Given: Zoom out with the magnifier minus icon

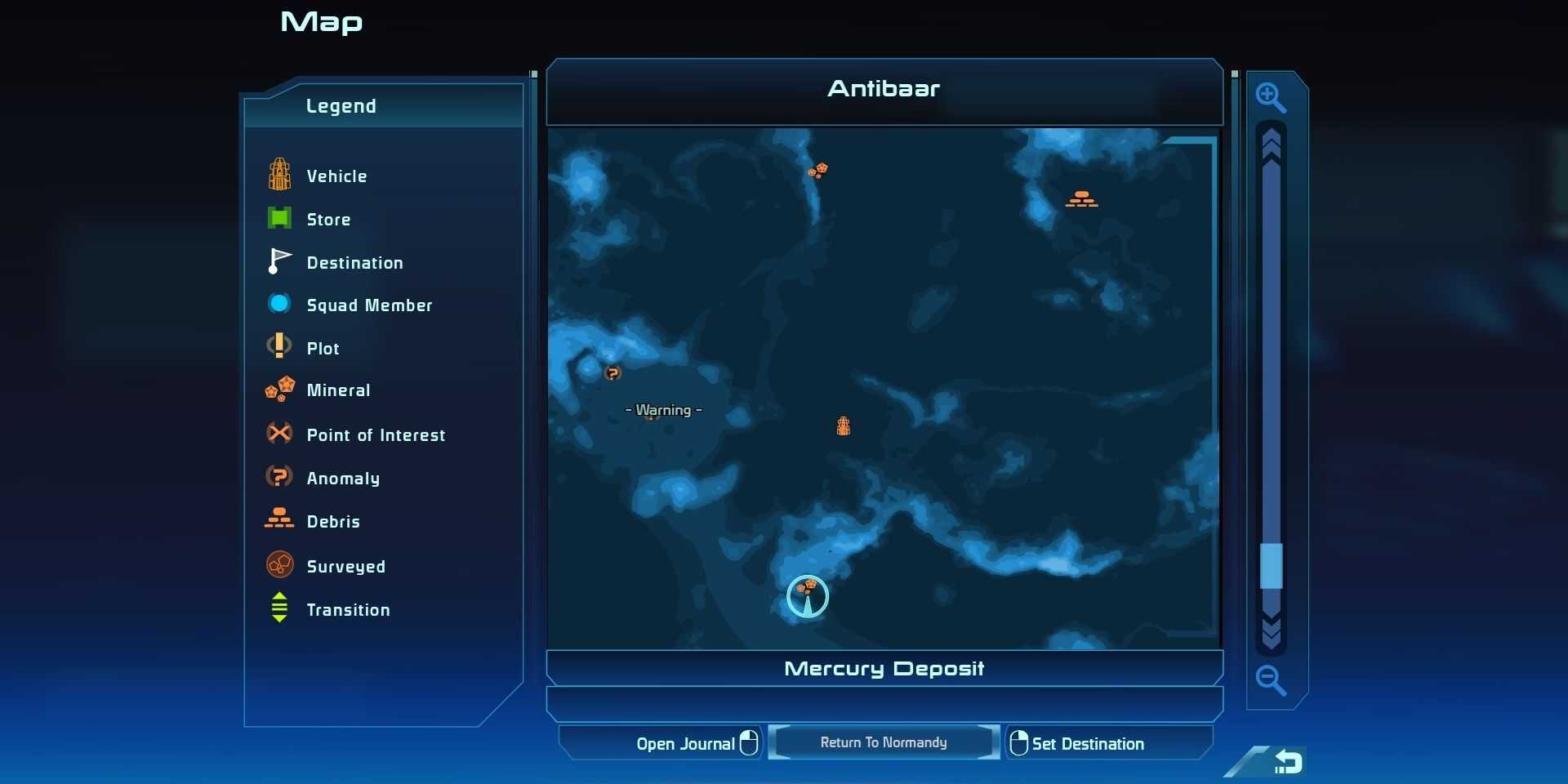Looking at the screenshot, I should [x=1270, y=679].
